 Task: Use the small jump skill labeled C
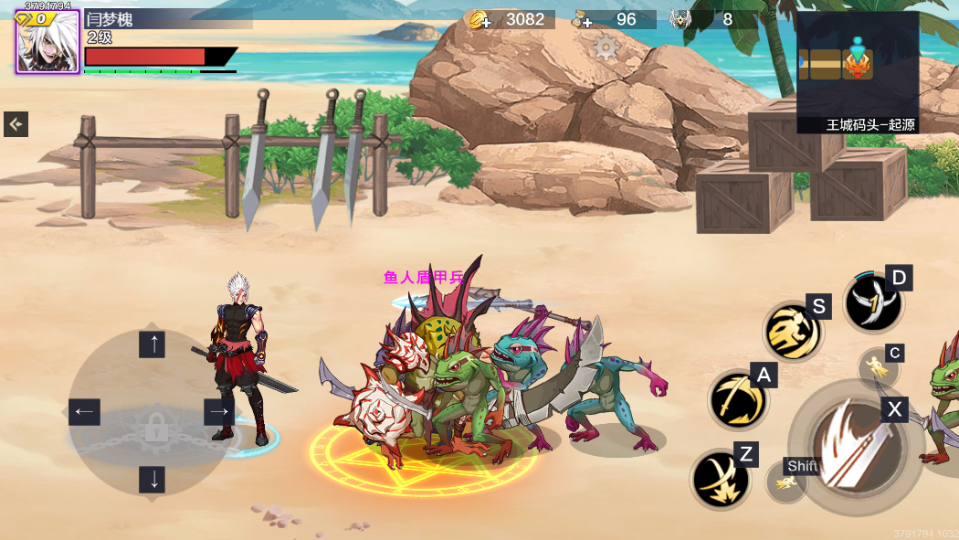coord(879,366)
